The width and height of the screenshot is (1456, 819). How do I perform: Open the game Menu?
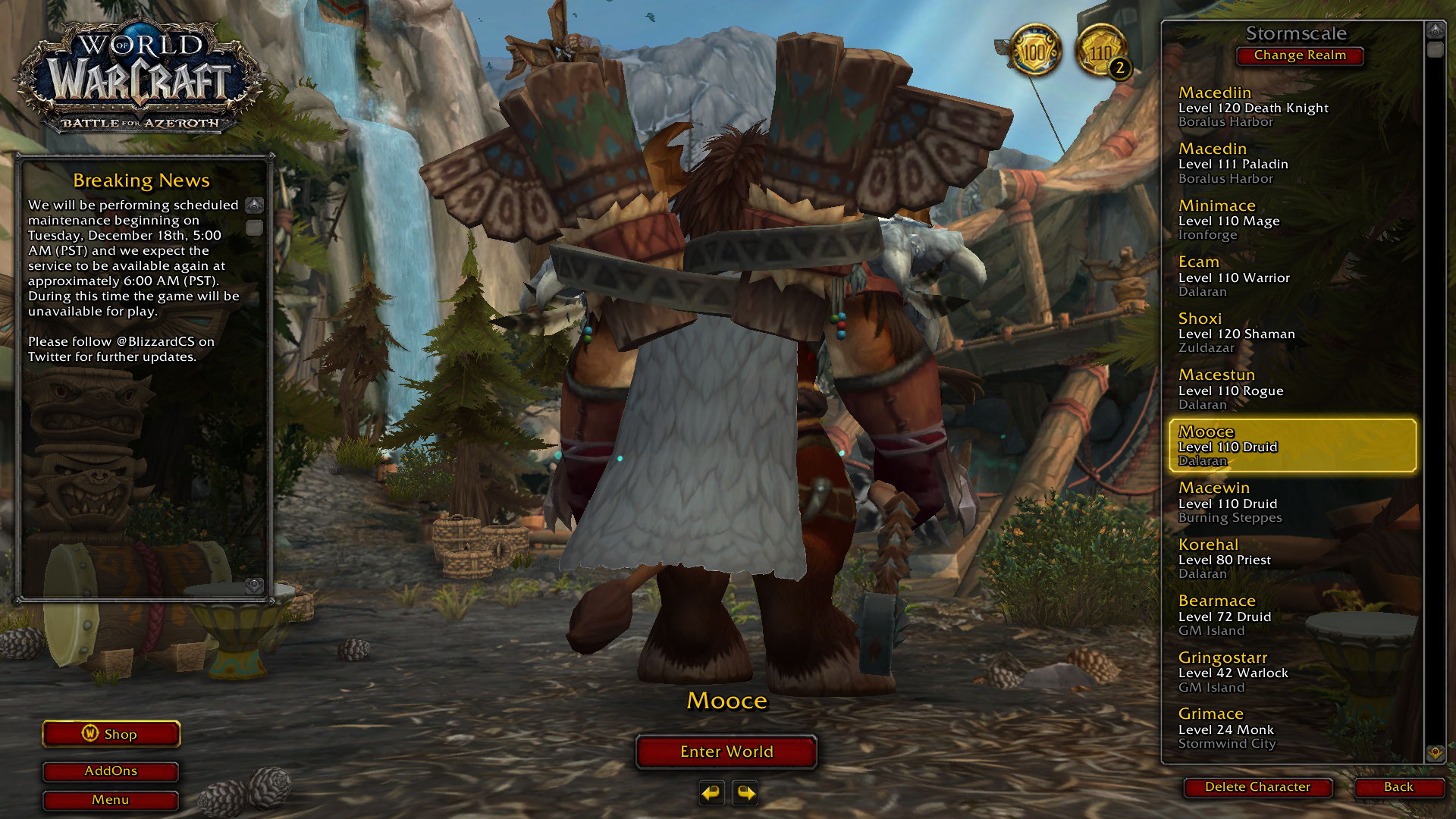tap(111, 800)
